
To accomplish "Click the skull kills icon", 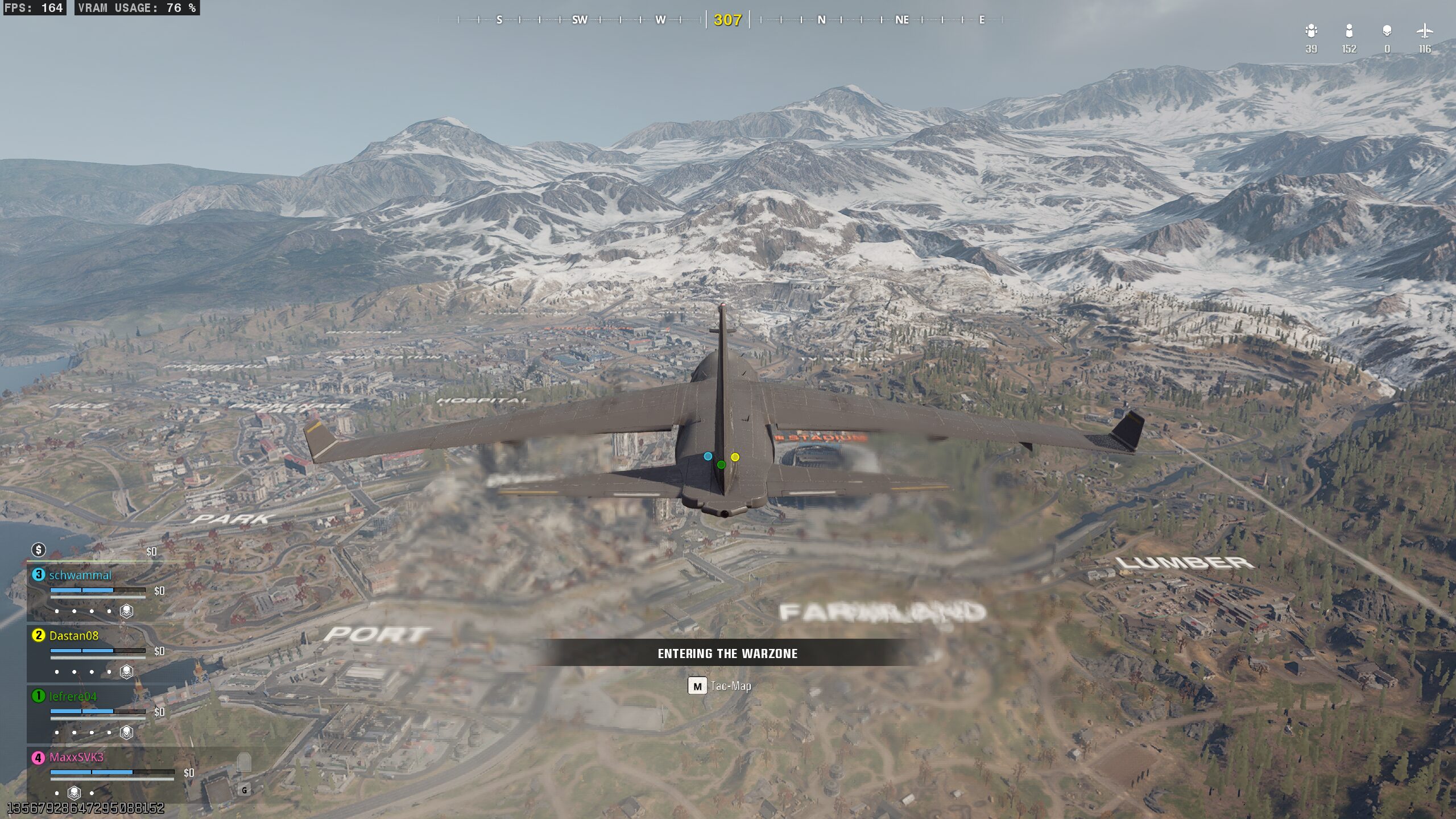I will (1387, 31).
